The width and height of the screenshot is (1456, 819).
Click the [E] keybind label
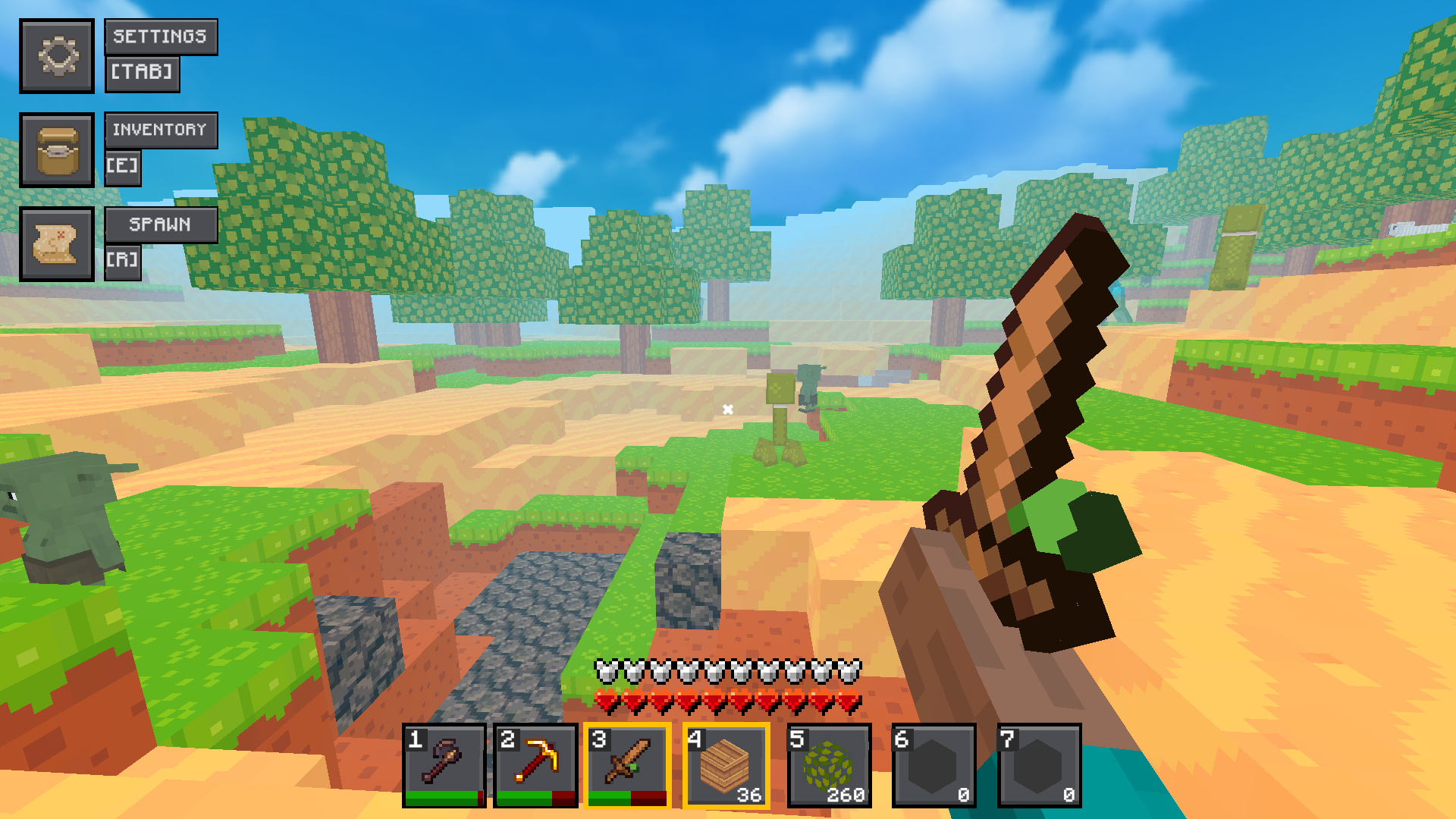[x=124, y=166]
